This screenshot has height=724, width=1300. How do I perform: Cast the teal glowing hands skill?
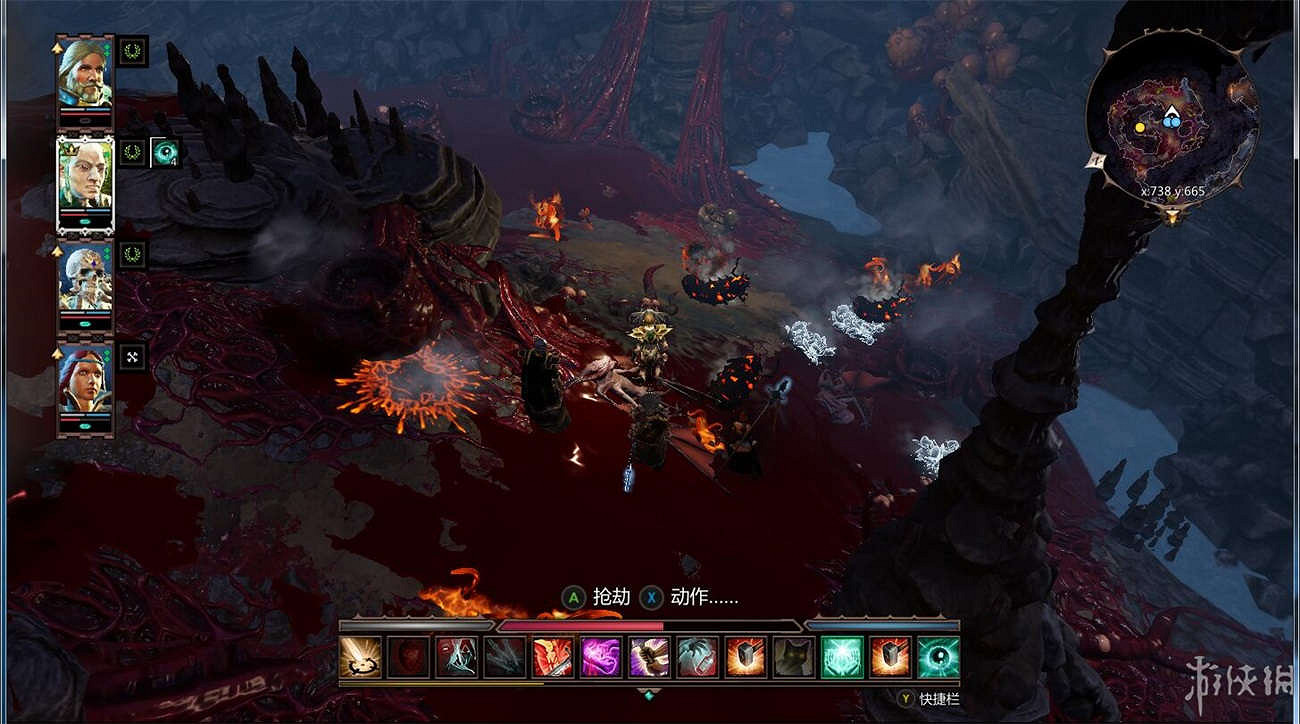pos(841,657)
